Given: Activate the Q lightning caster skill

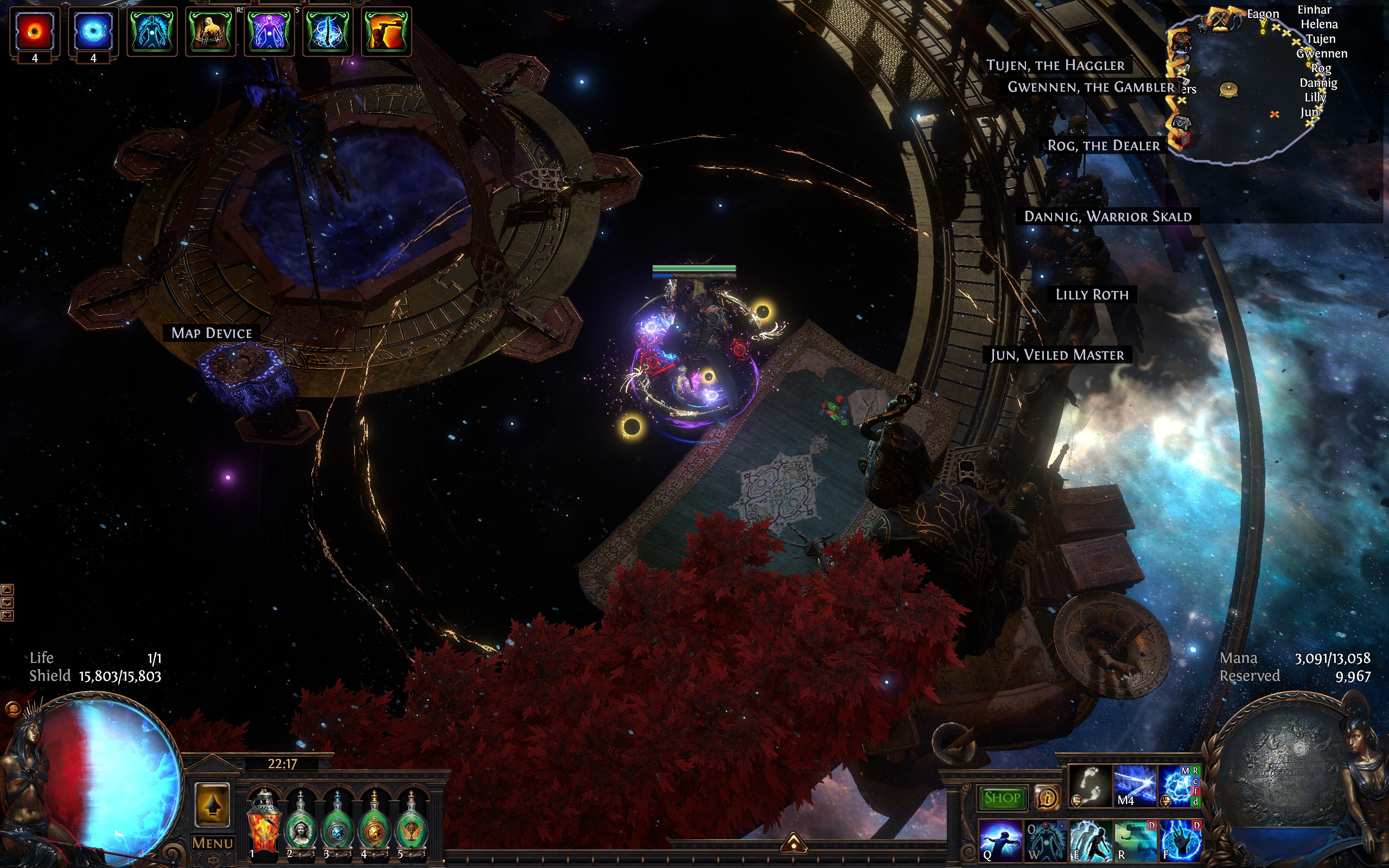Looking at the screenshot, I should point(1001,840).
